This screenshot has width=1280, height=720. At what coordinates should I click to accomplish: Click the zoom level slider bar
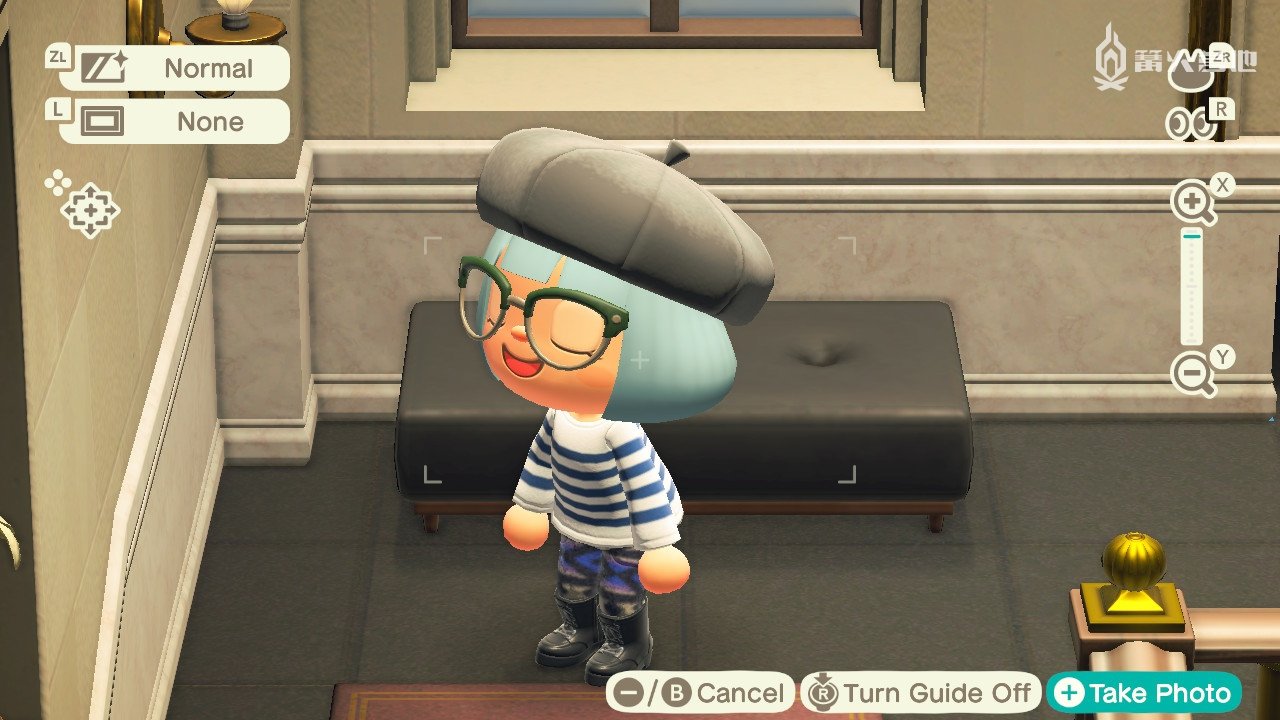(x=1192, y=288)
